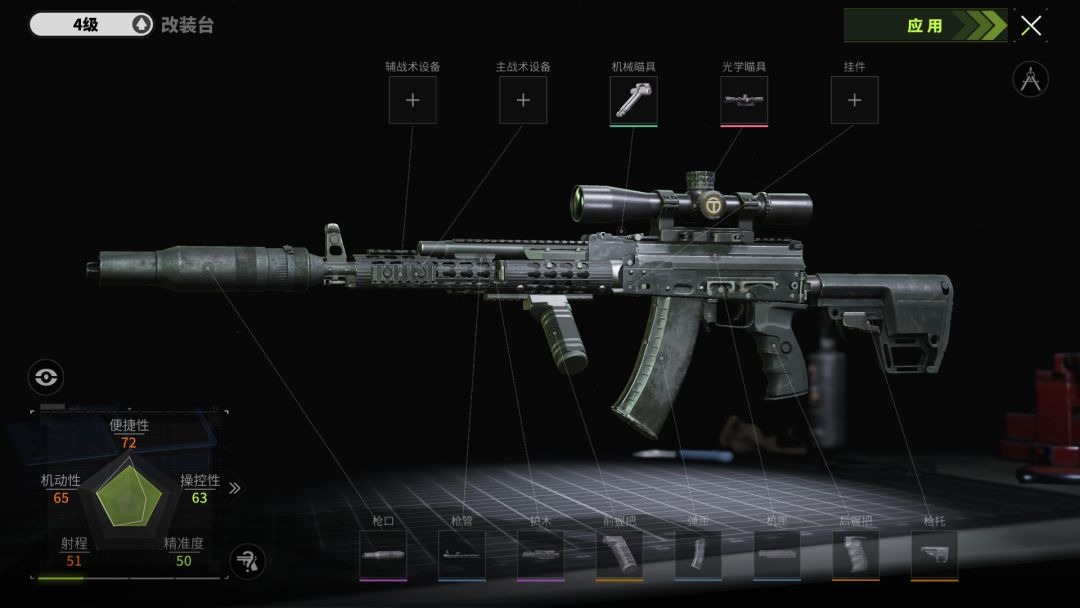Viewport: 1080px width, 608px height.
Task: Select the 光学瞄具 optical scope slot
Action: click(744, 100)
